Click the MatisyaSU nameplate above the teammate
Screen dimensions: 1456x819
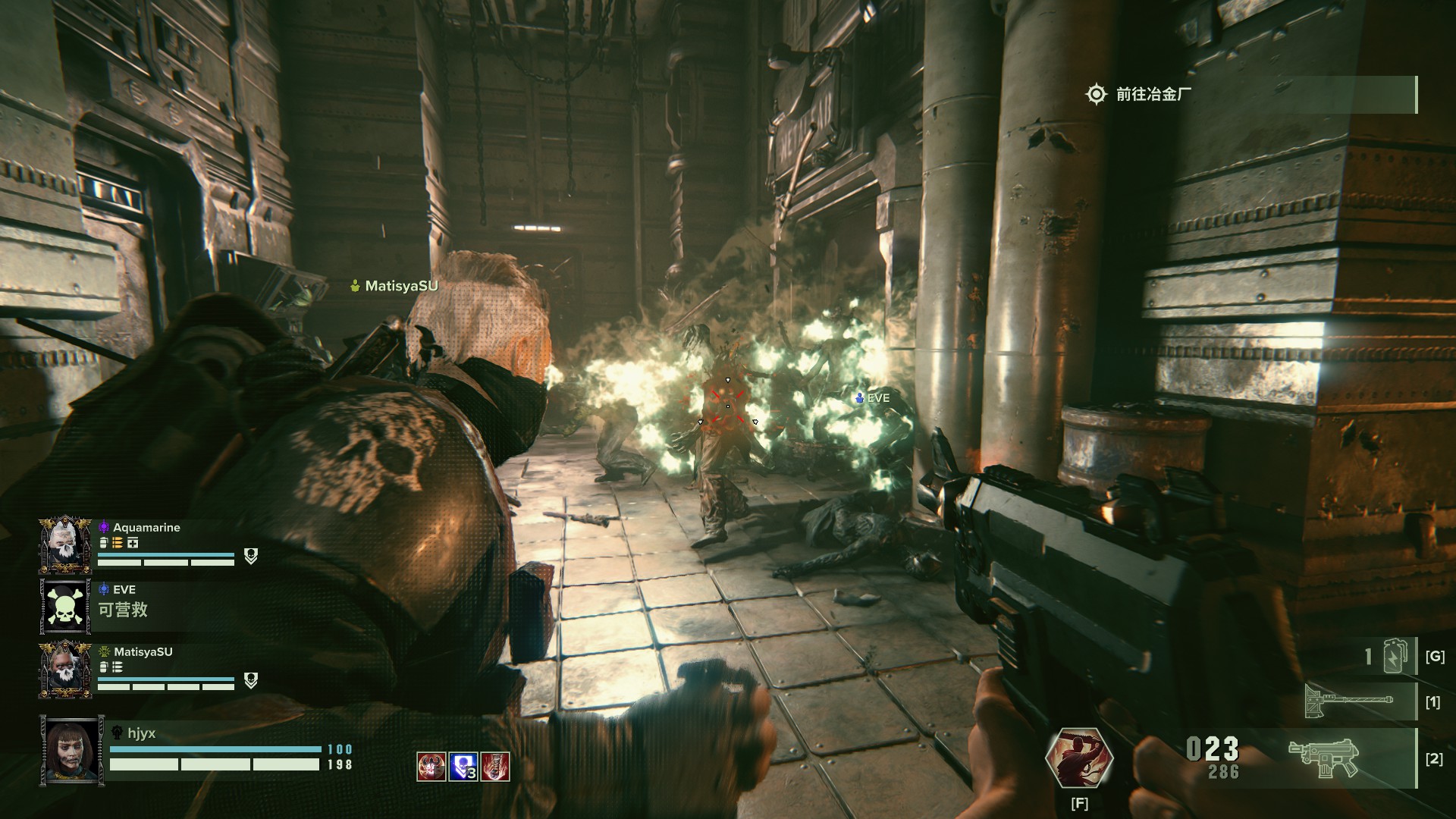tap(394, 286)
